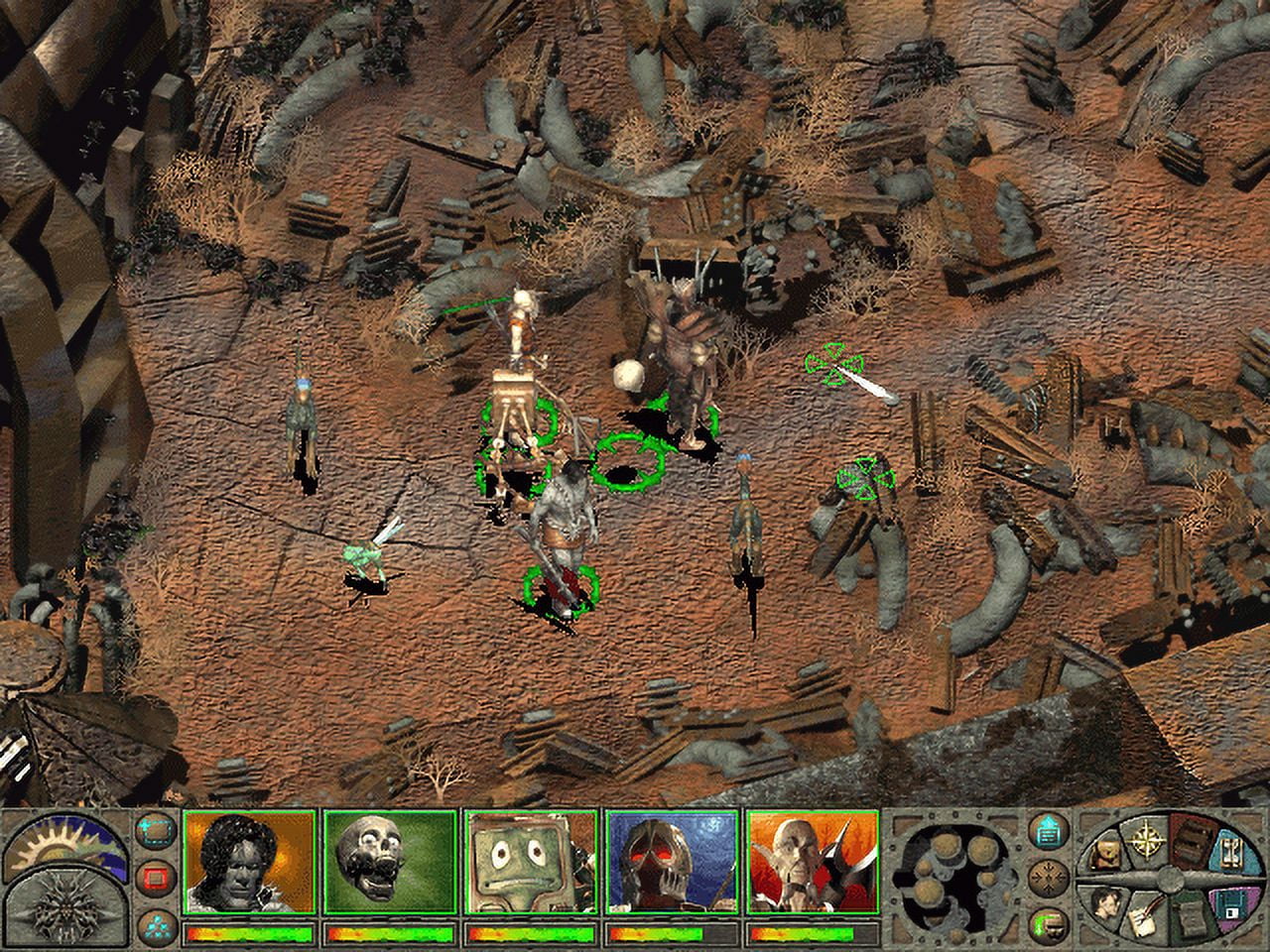Open the area map compass icon
The height and width of the screenshot is (952, 1270).
[1149, 838]
